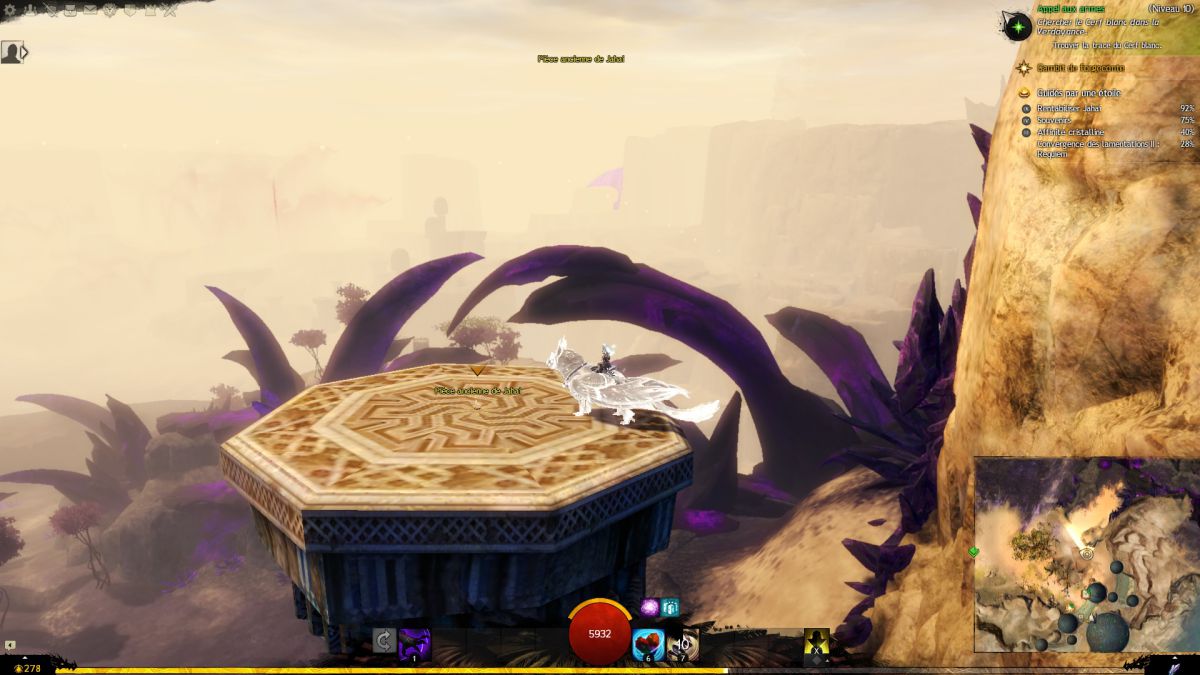
Task: Activate the skill in slot 7
Action: [x=684, y=644]
